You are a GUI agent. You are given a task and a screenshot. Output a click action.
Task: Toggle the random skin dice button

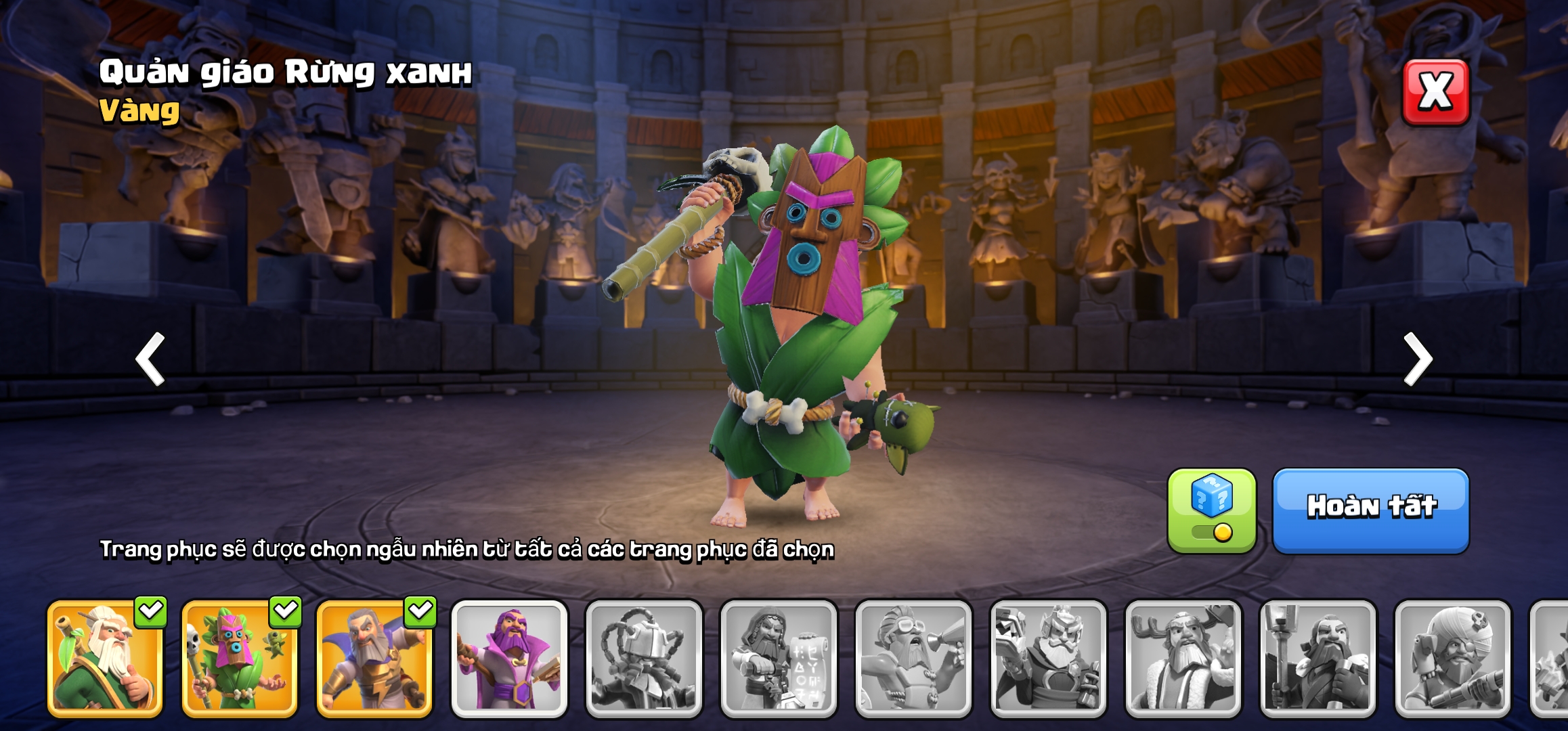(x=1211, y=510)
